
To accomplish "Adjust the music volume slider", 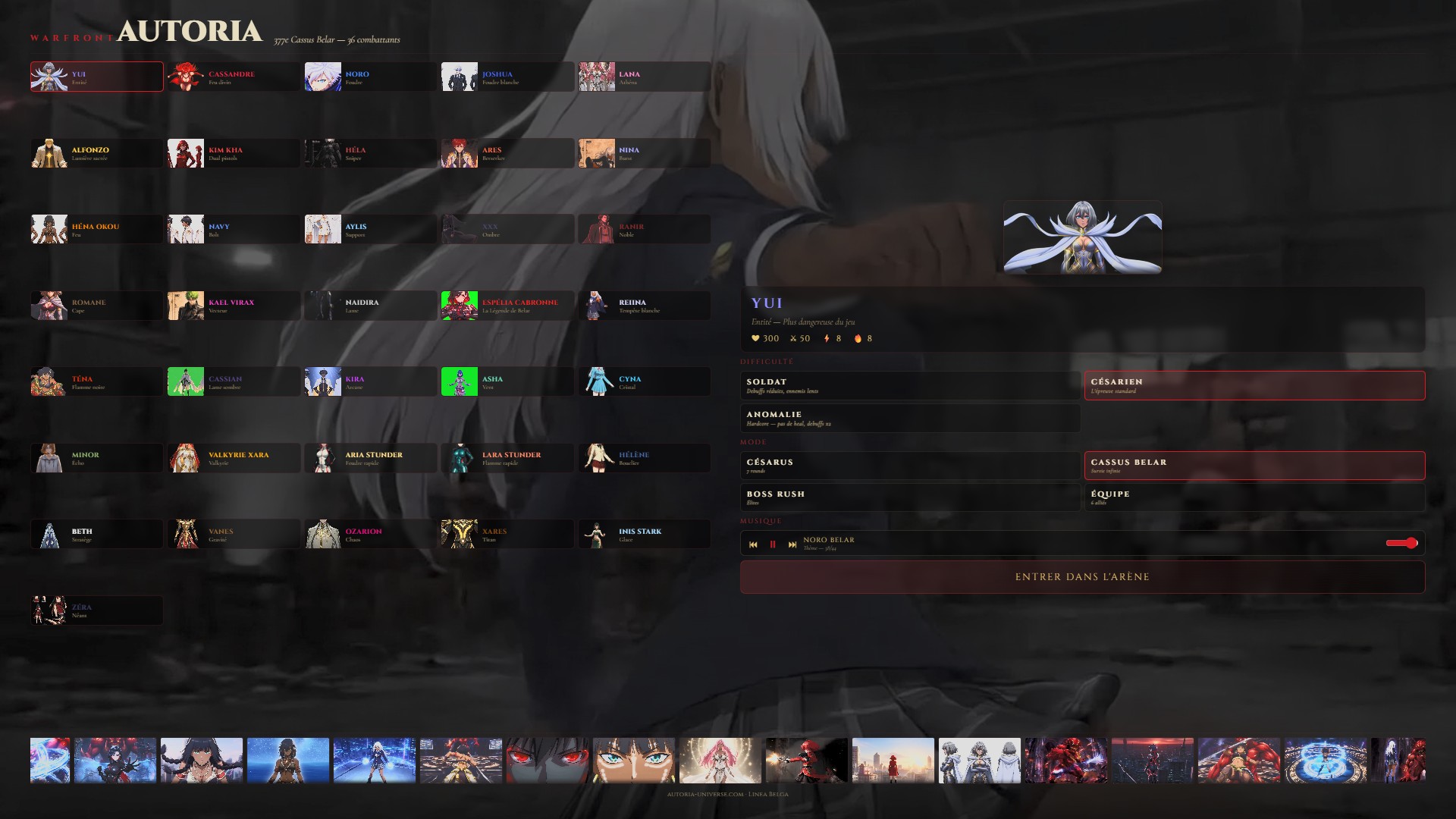I will pyautogui.click(x=1401, y=543).
